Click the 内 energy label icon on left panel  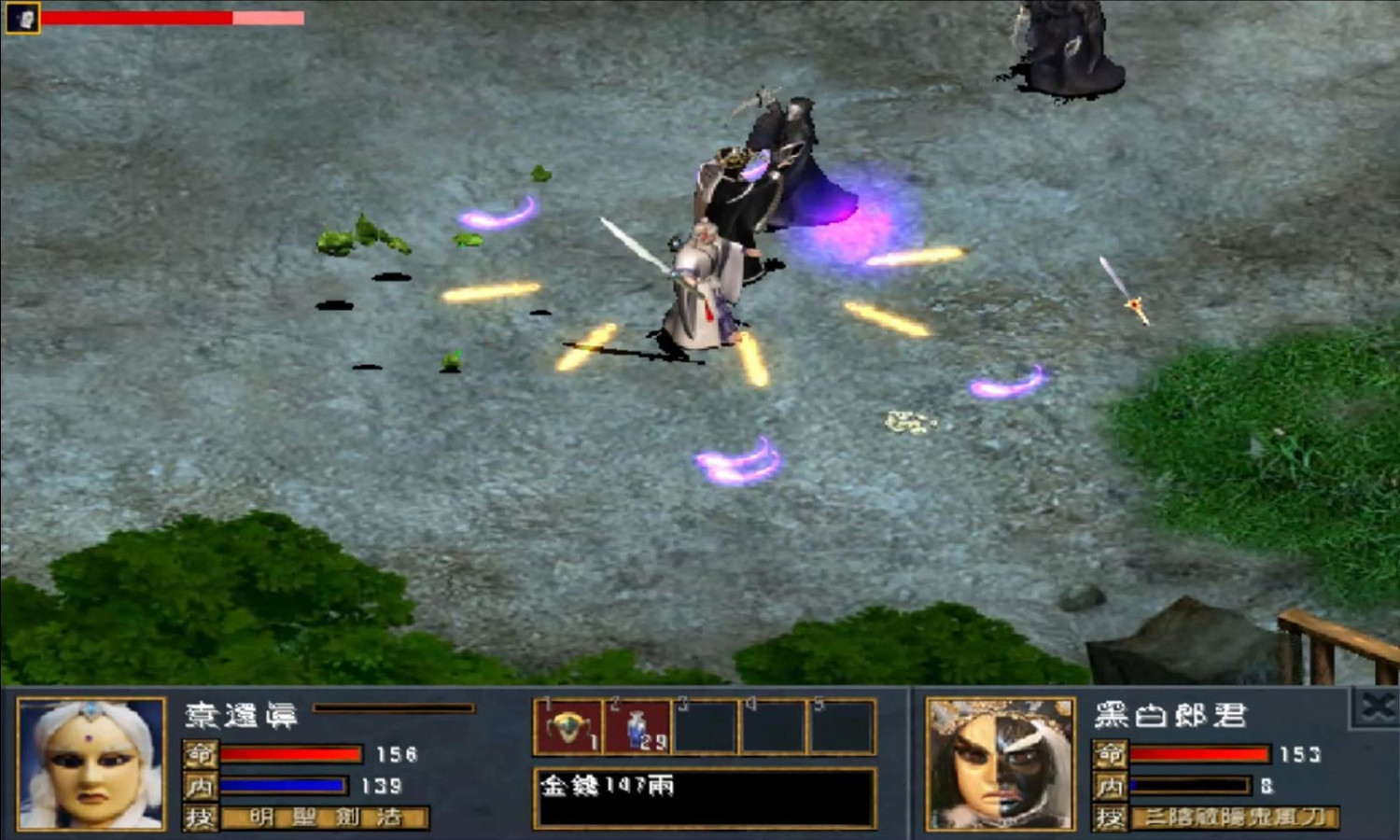[203, 787]
